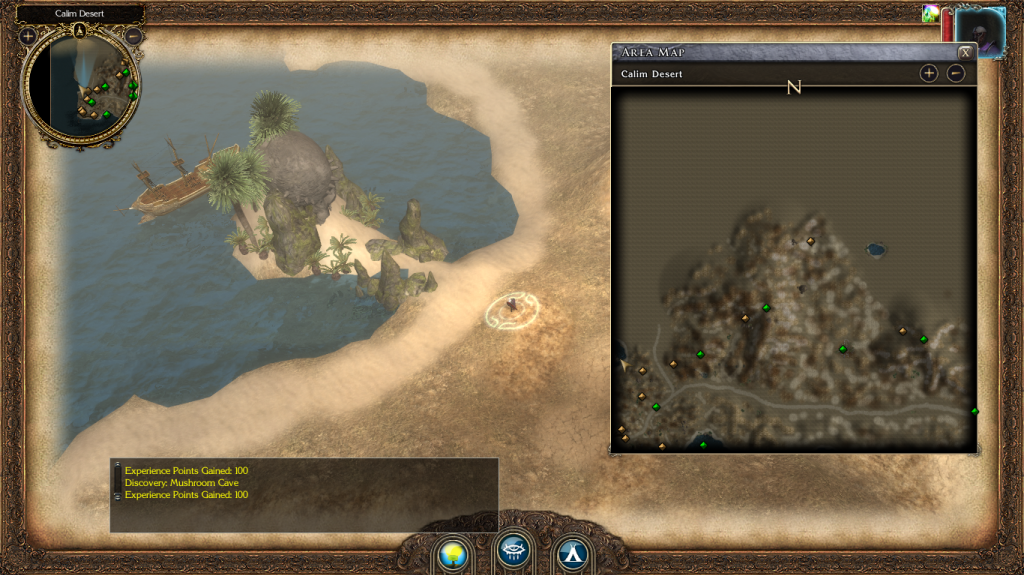Zoom in on the Area Map

coord(929,73)
